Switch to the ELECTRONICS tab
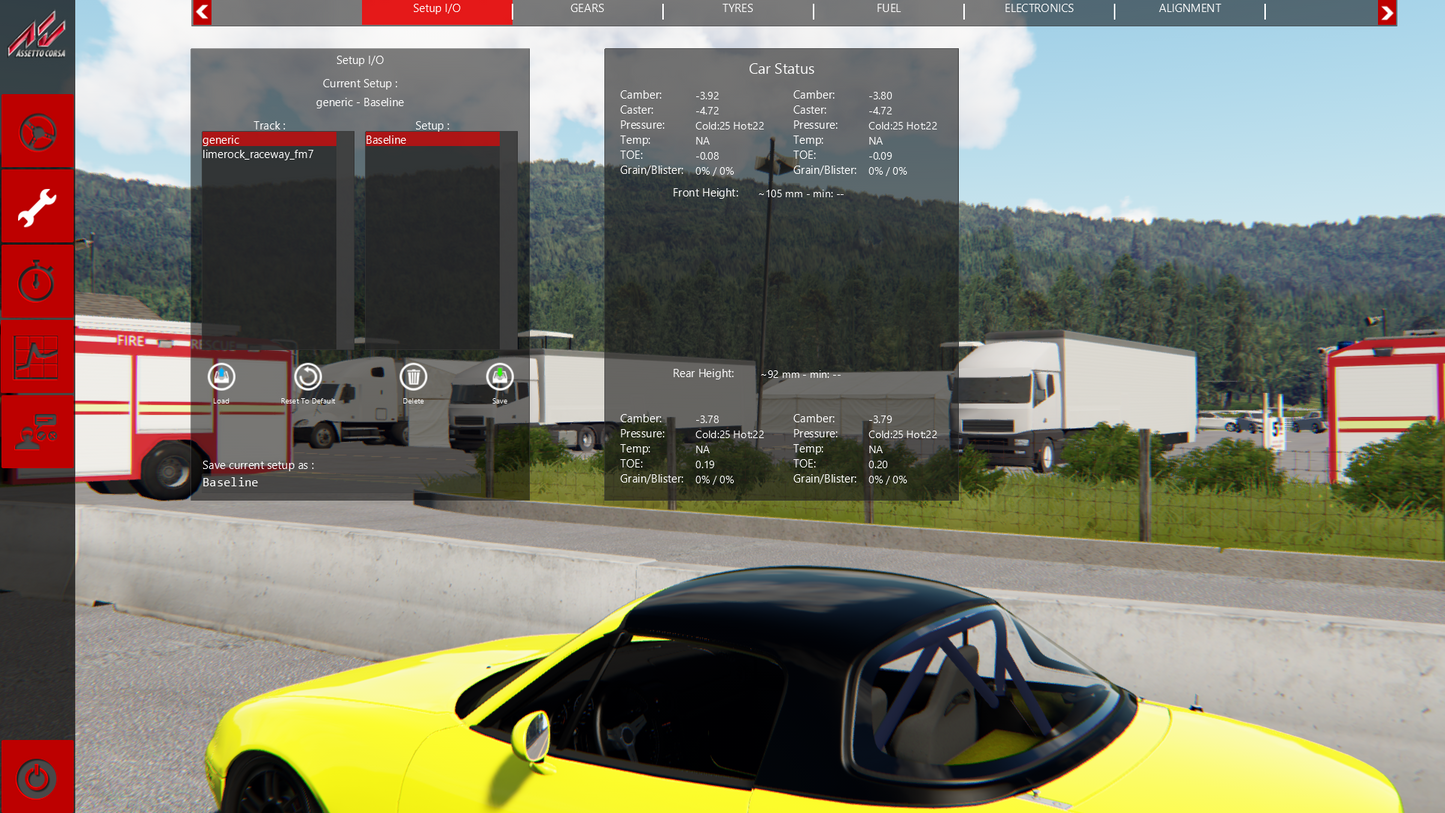Screen dimensions: 1445x813 pos(1039,9)
